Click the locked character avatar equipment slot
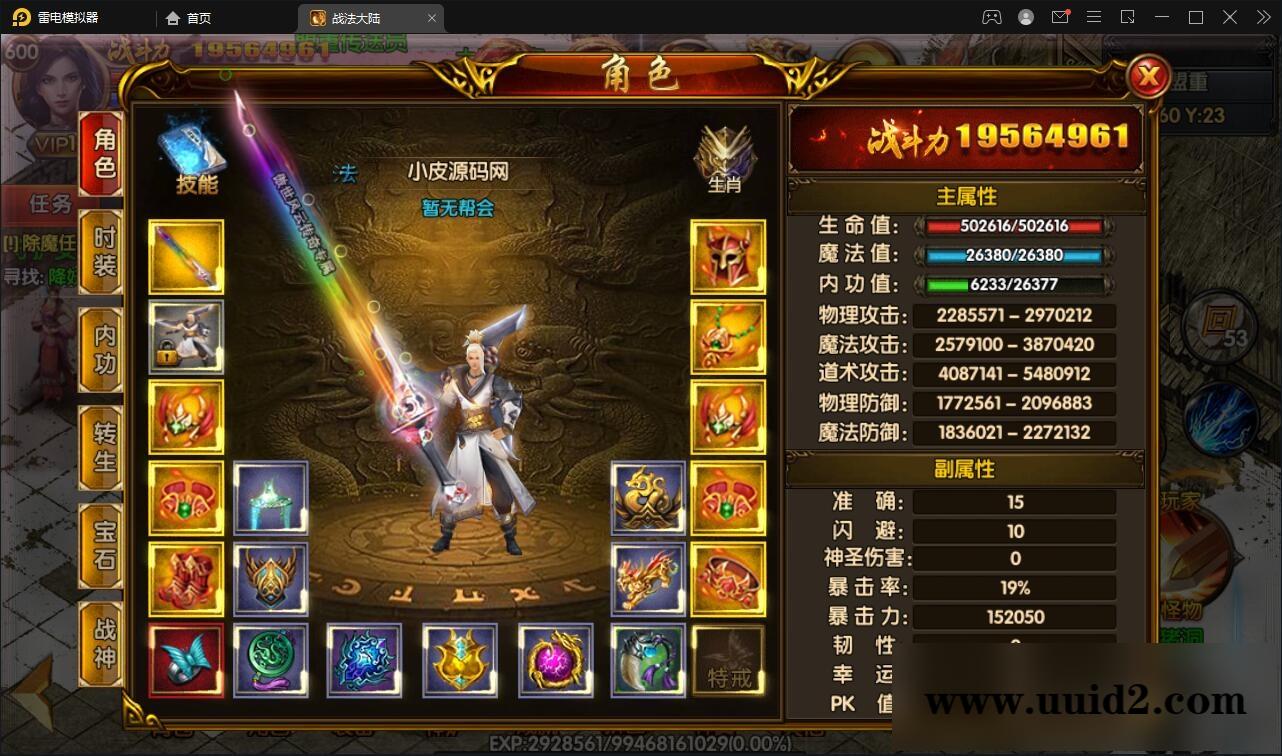This screenshot has width=1282, height=756. point(186,337)
